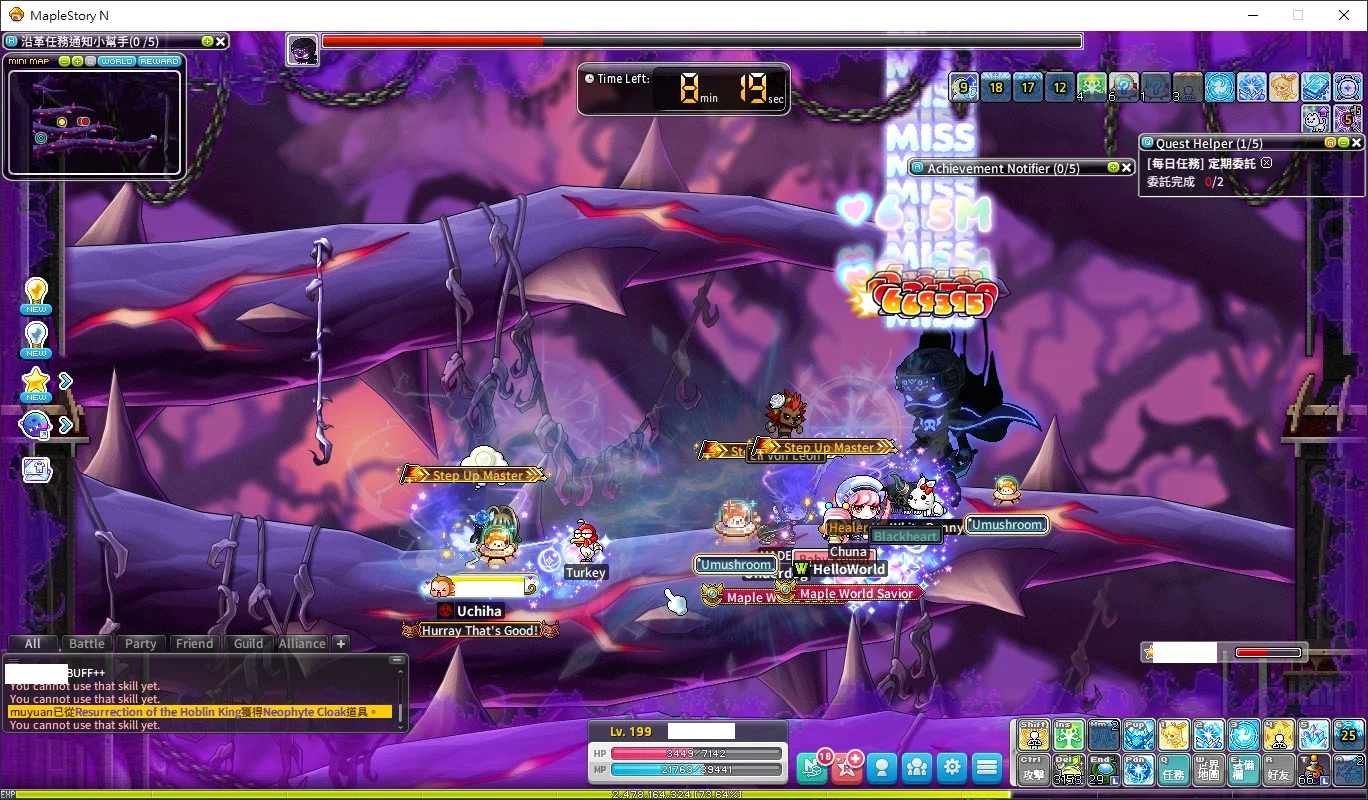Open the community group button

pos(917,767)
